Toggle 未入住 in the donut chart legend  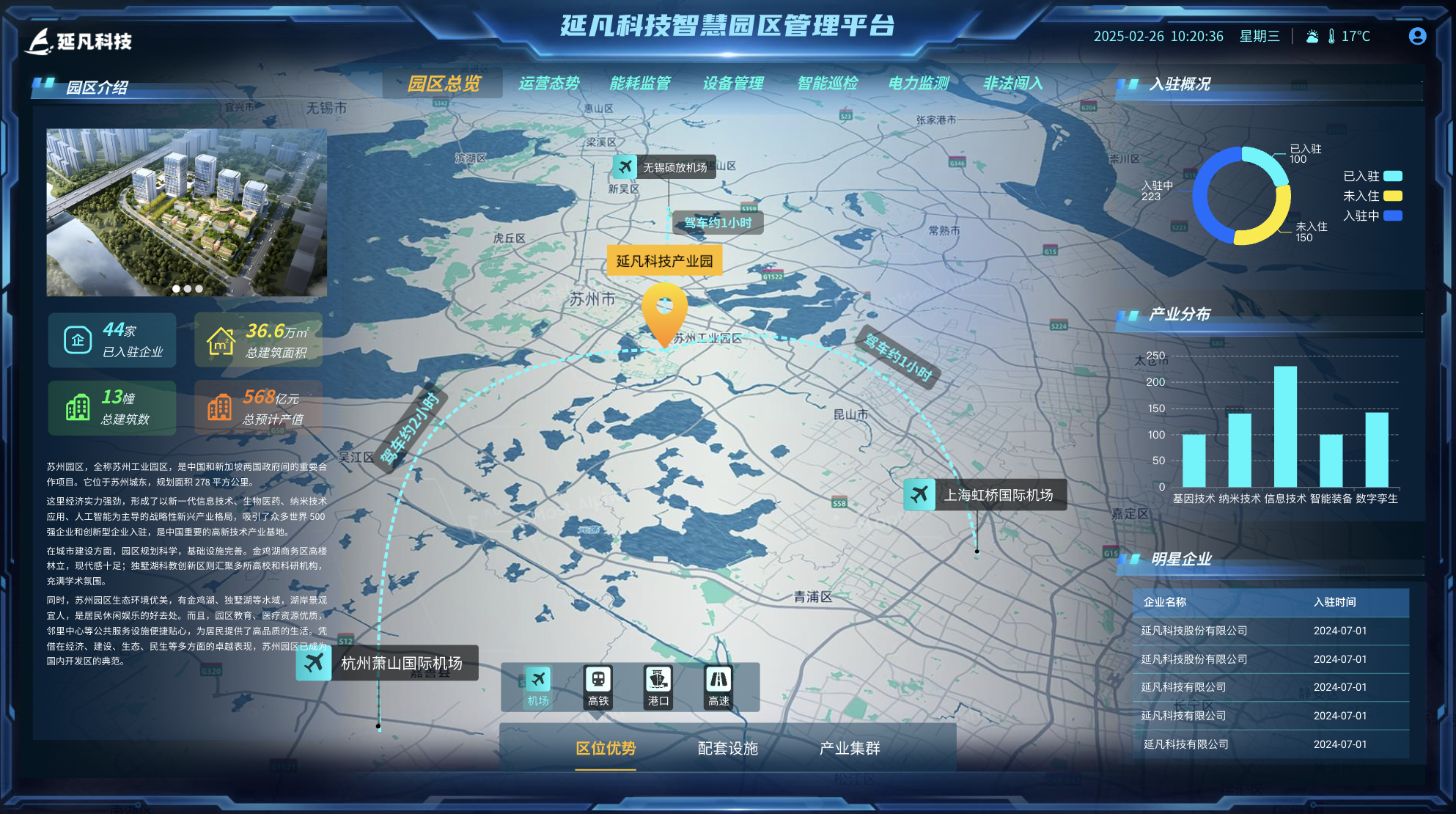point(1373,196)
